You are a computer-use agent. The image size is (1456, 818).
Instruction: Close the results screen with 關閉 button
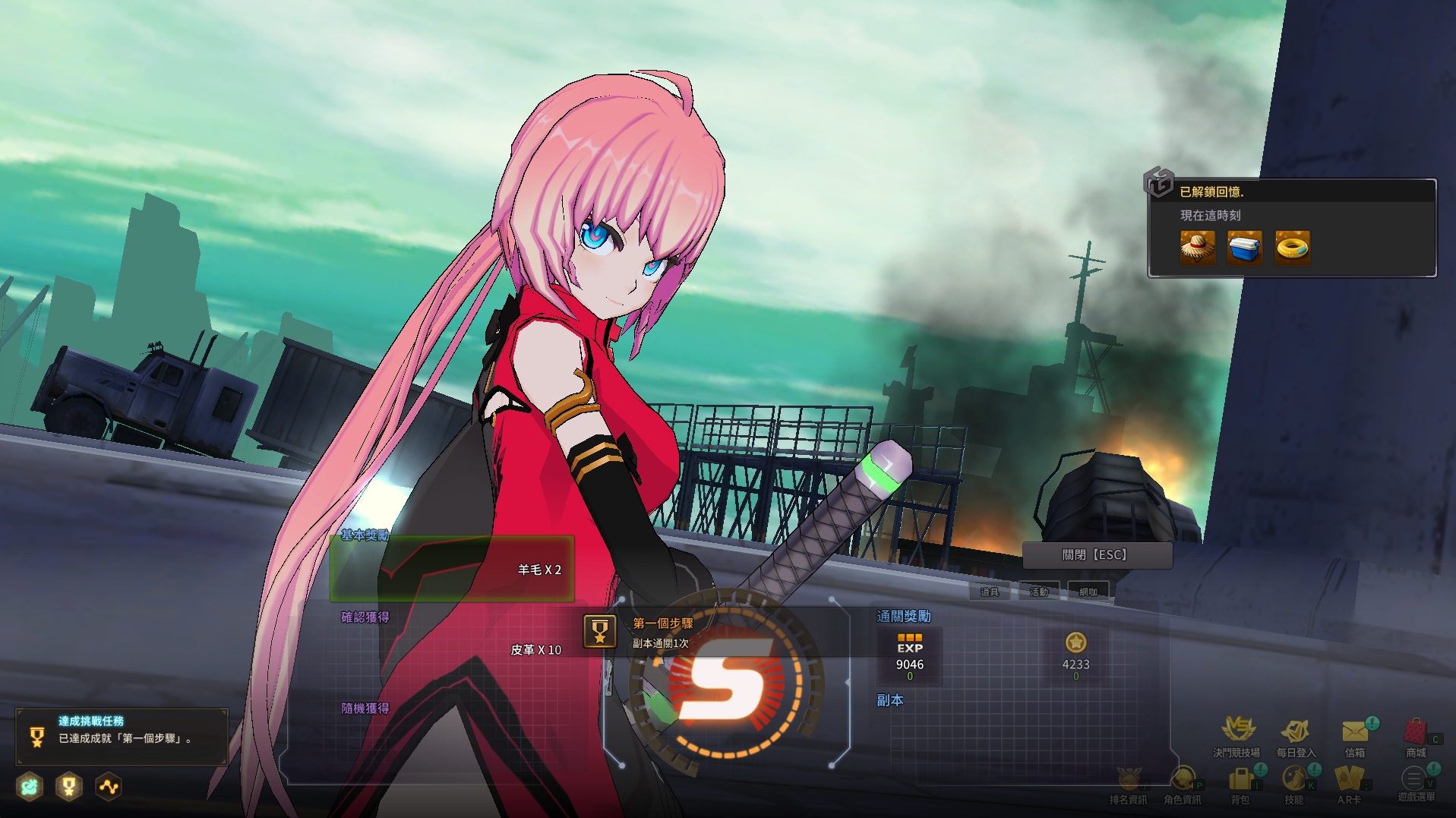click(1097, 555)
